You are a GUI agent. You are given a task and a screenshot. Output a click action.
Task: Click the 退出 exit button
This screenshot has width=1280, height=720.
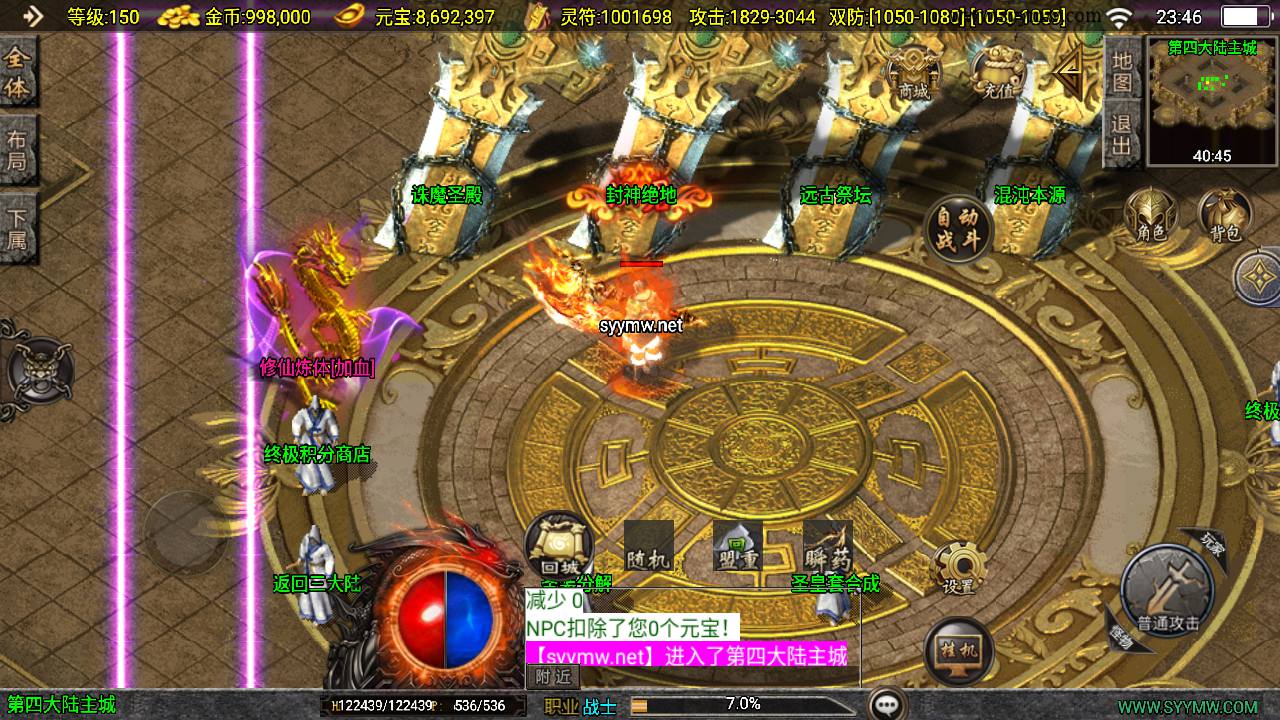click(x=1122, y=135)
